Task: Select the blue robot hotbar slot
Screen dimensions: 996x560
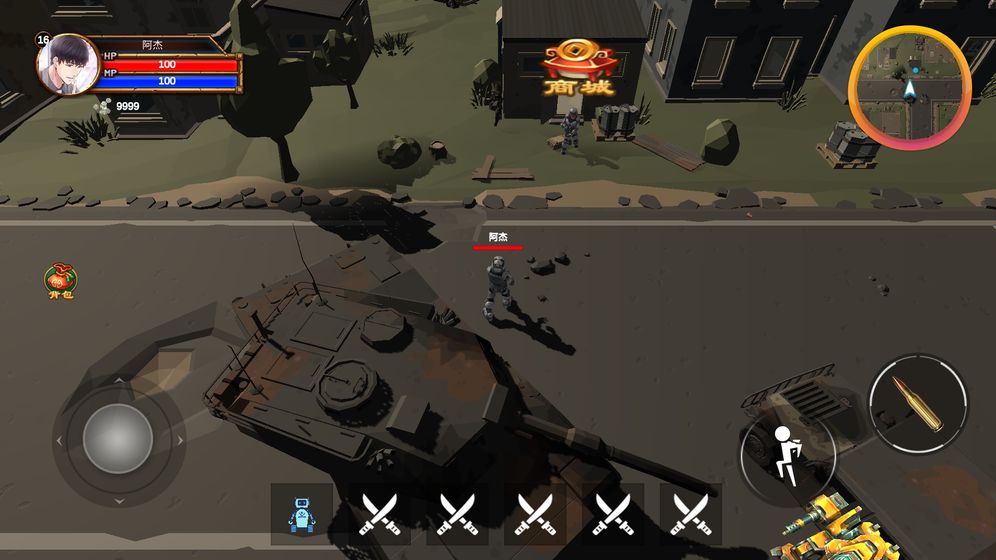Action: [x=301, y=514]
